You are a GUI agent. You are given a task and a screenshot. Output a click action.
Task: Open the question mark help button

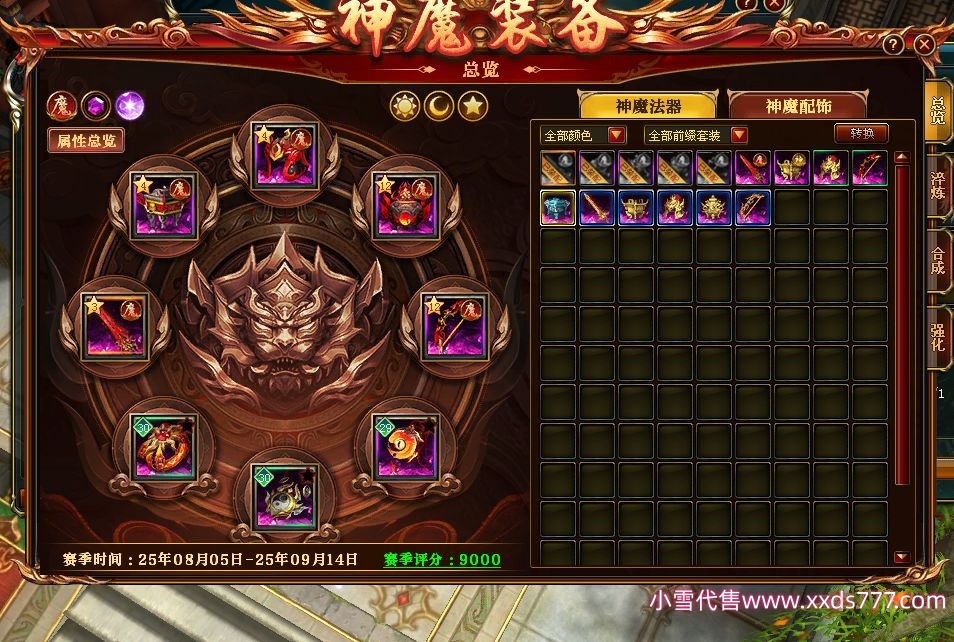893,45
